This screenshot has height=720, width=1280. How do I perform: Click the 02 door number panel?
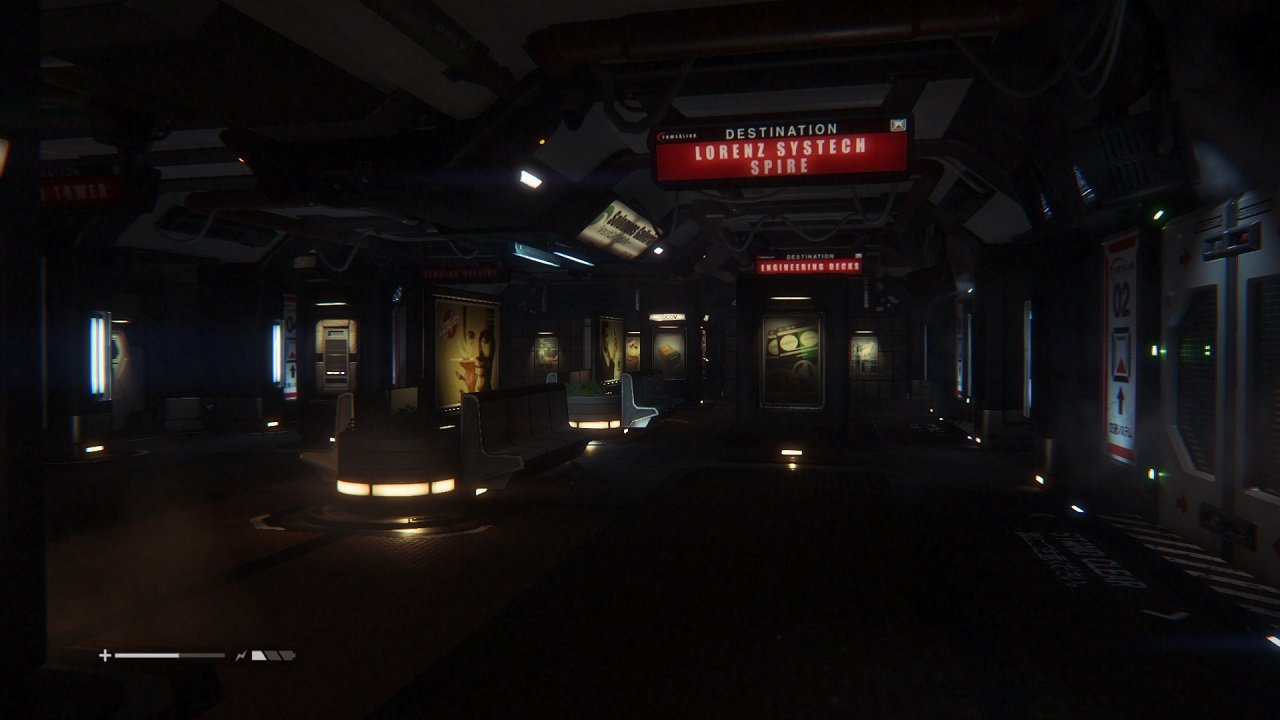[1121, 299]
